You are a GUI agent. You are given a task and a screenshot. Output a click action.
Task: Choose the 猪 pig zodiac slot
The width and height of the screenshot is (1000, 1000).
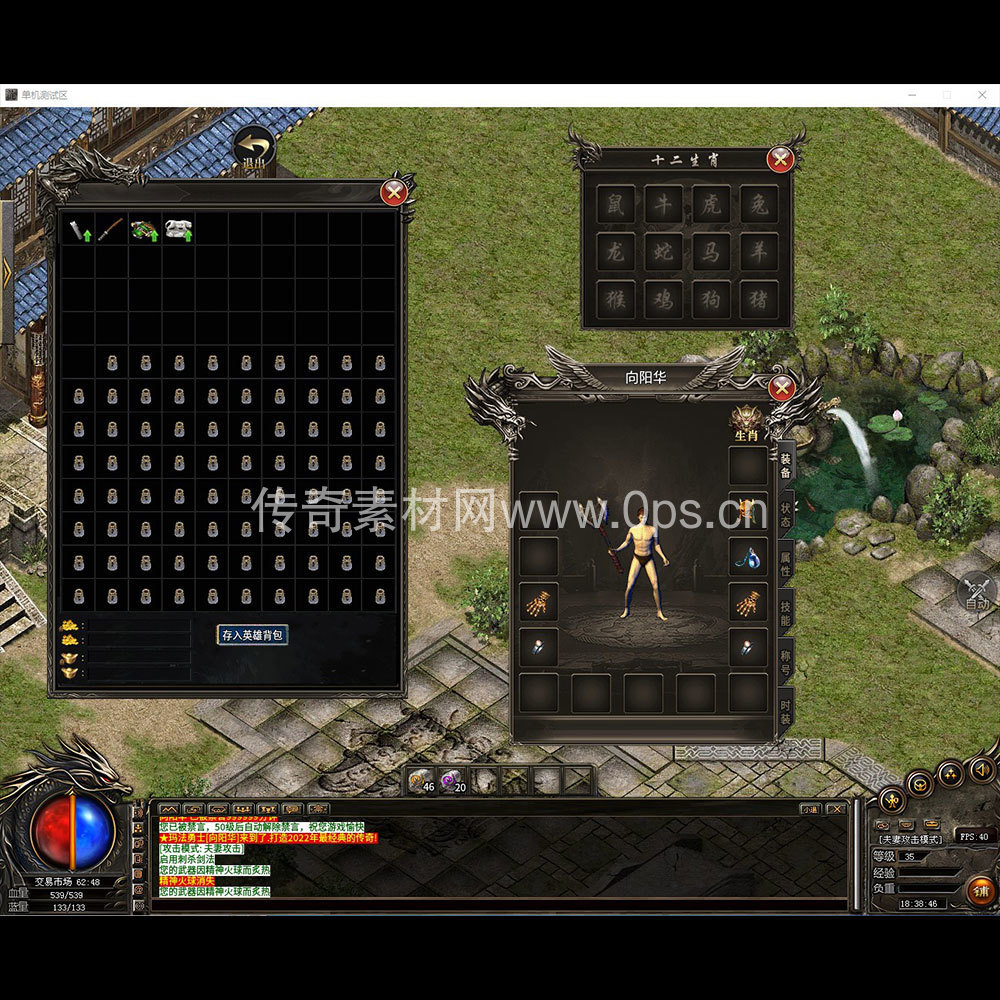(x=759, y=298)
